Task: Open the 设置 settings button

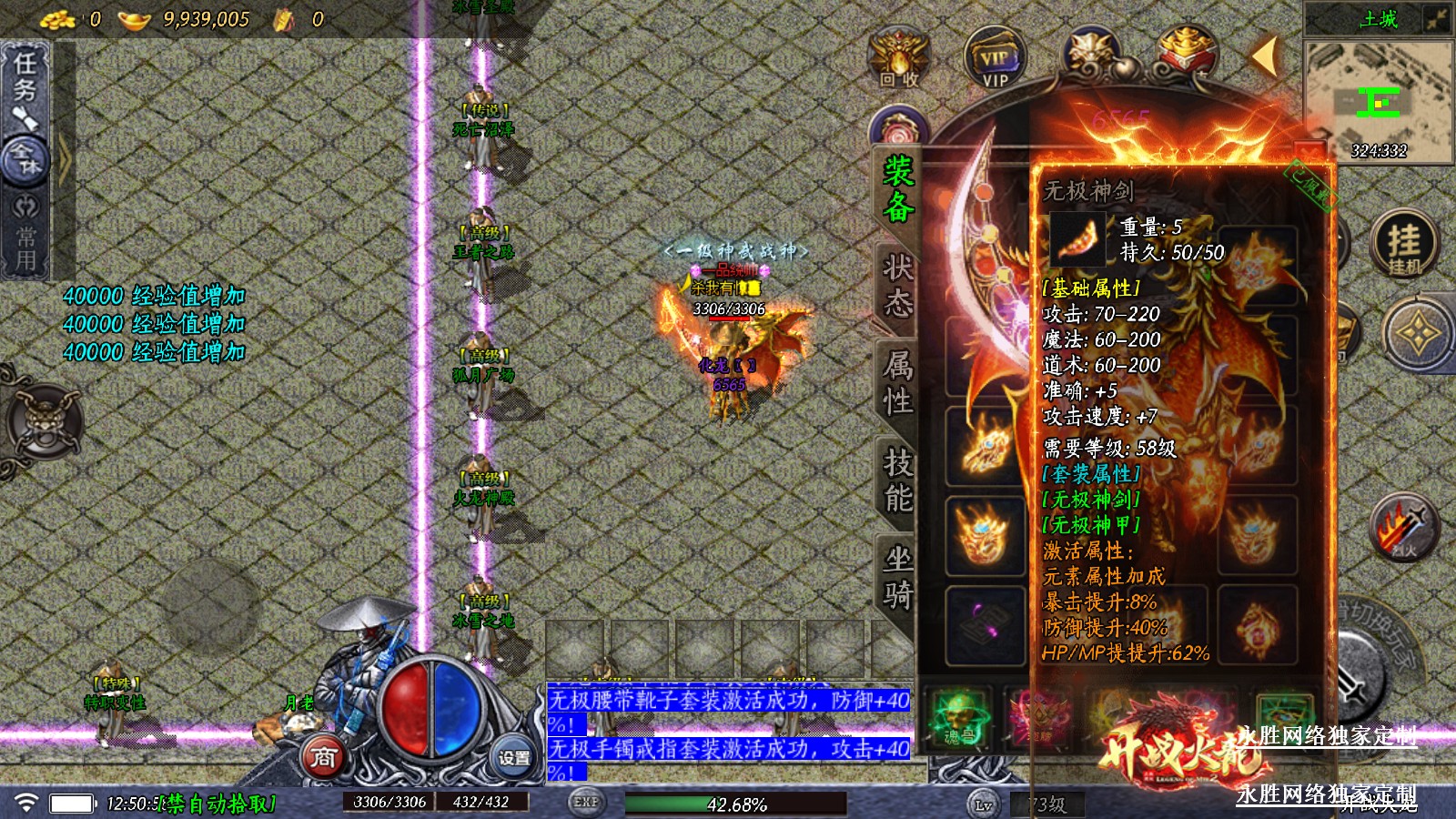Action: tap(514, 757)
